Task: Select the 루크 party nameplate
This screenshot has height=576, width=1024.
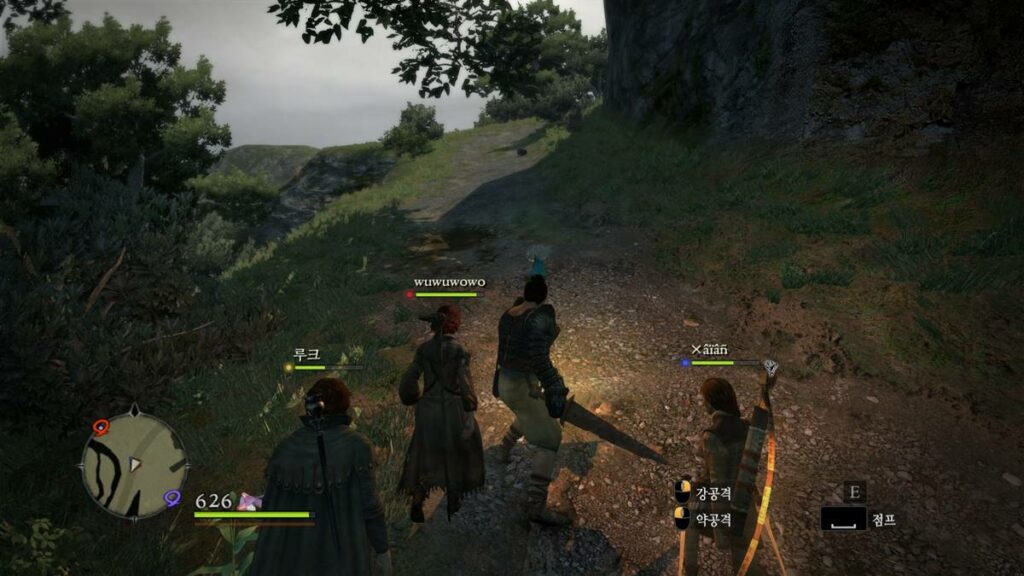Action: pos(306,354)
